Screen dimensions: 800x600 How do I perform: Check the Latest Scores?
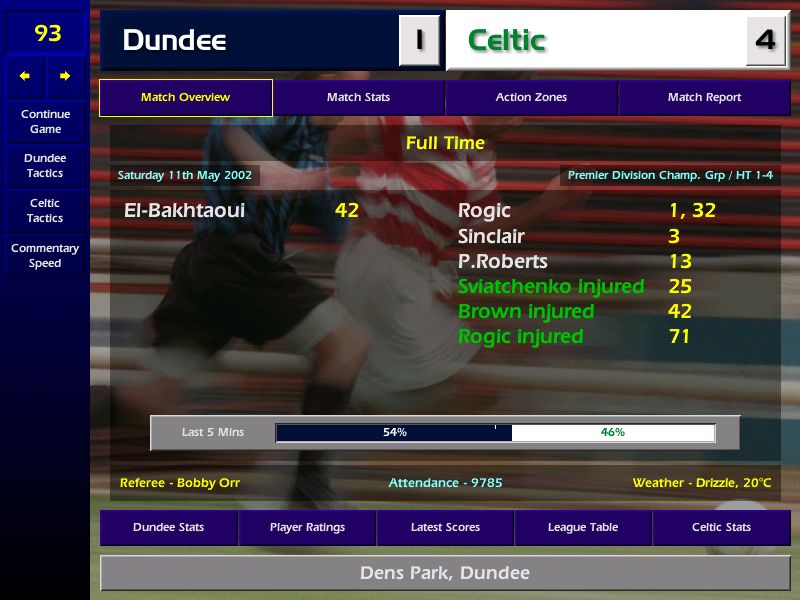point(445,527)
